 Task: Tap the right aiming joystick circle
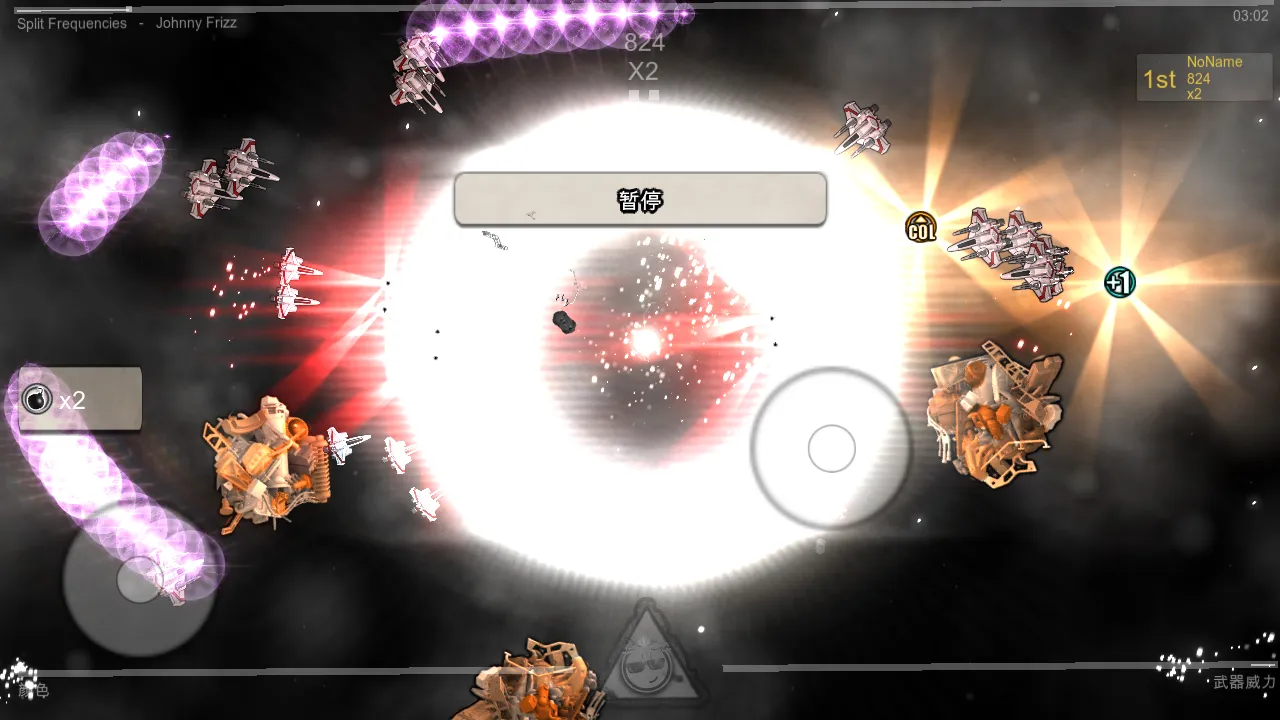(x=831, y=448)
